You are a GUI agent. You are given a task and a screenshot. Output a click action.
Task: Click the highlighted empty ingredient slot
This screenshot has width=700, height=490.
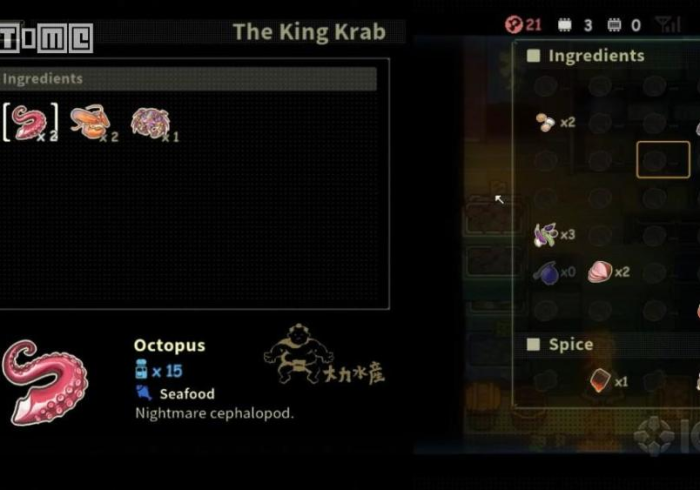coord(663,160)
